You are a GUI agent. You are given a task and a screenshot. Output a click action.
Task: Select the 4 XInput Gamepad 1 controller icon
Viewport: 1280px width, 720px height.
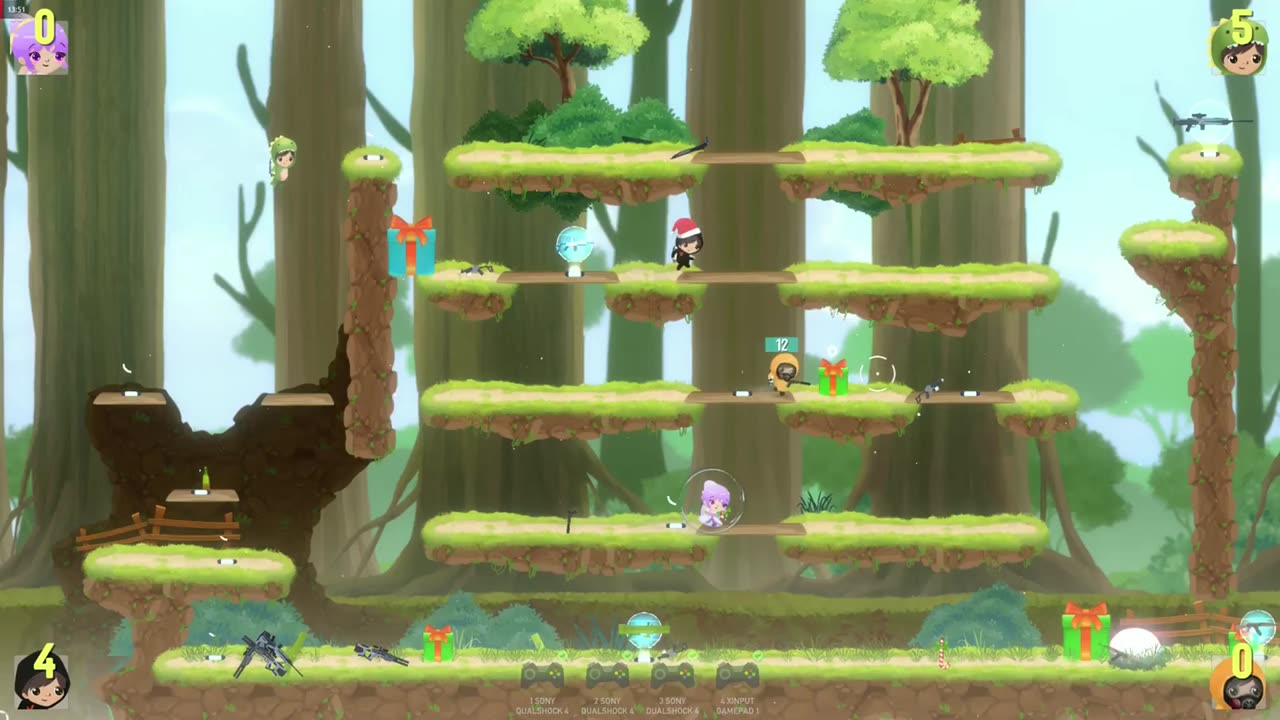(x=737, y=676)
